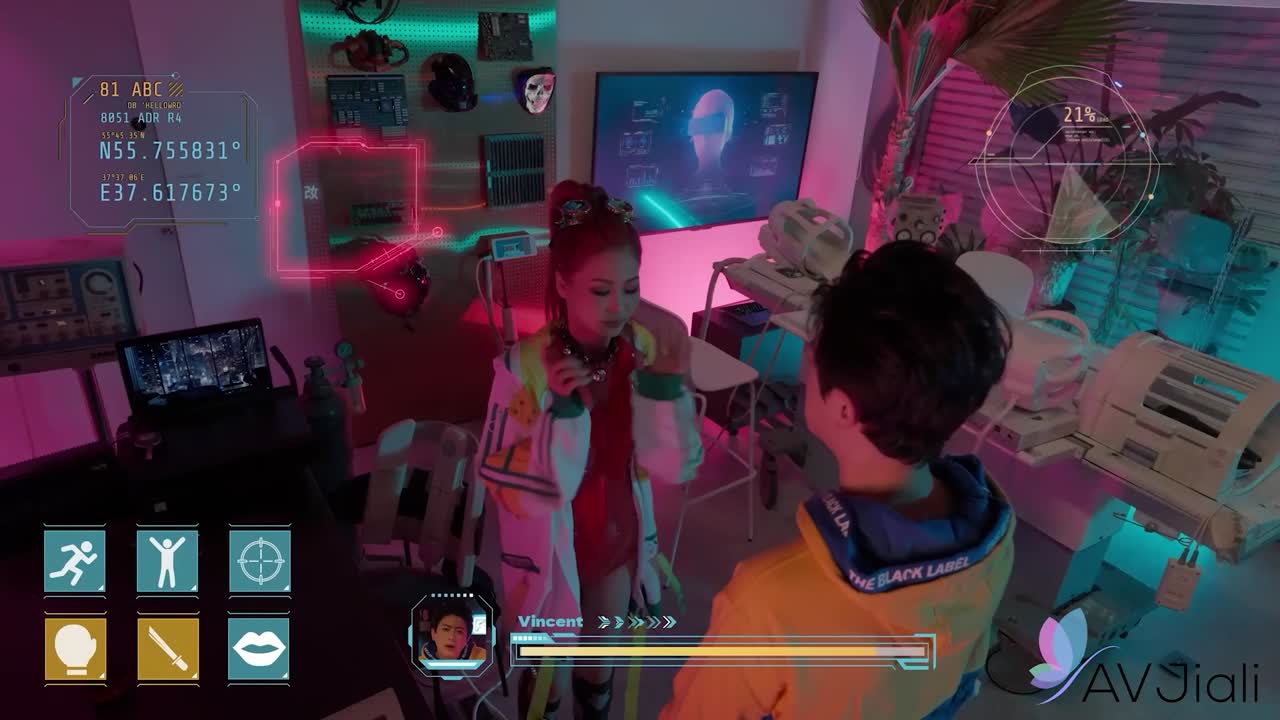Viewport: 1280px width, 720px height.
Task: Pick the boxing glove punch action
Action: click(75, 649)
